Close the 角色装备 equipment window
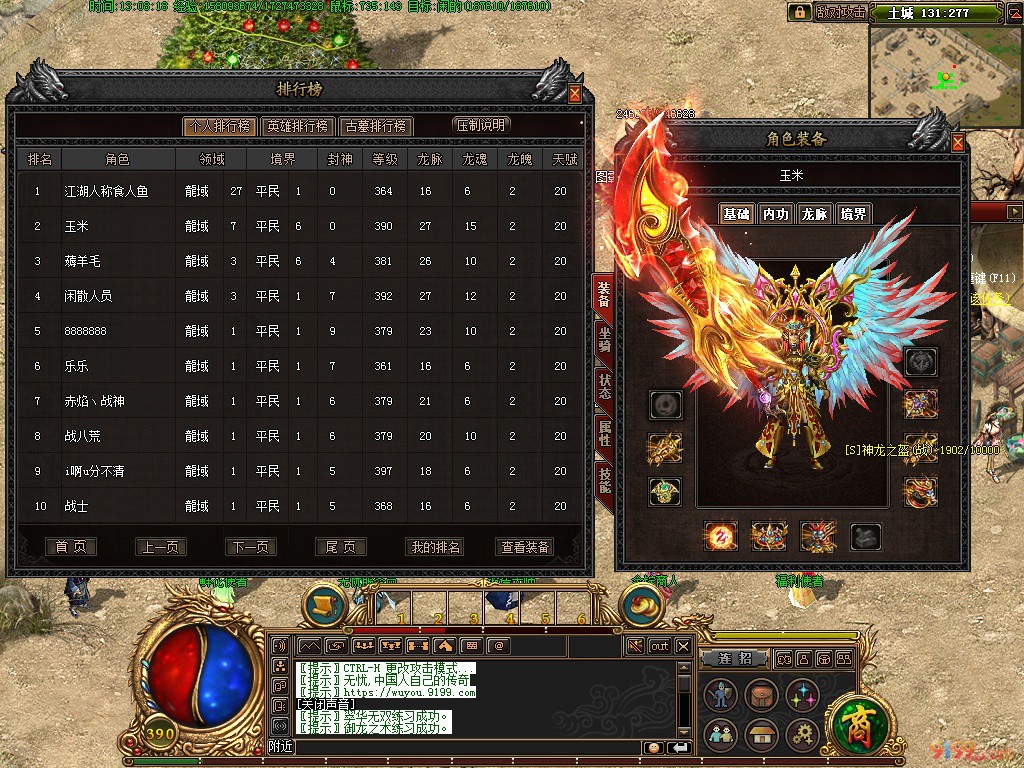Screen dimensions: 1024x768 958,143
